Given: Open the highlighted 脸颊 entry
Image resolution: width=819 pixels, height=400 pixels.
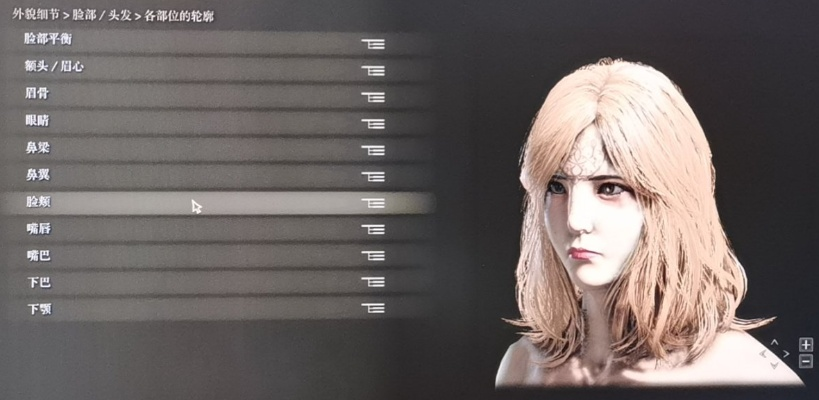Looking at the screenshot, I should 200,202.
